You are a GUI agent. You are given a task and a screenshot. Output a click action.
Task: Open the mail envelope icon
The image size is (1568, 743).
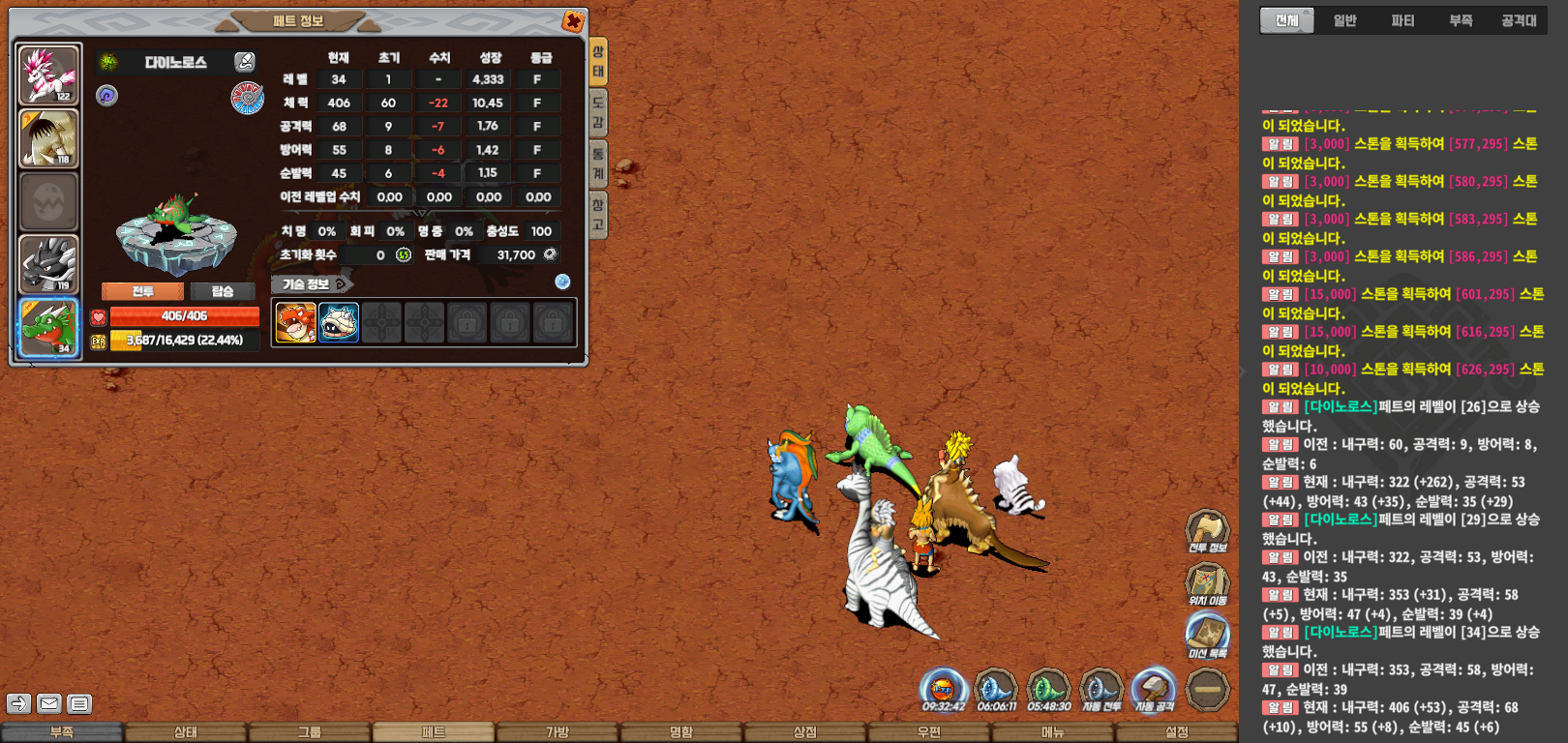pyautogui.click(x=49, y=703)
